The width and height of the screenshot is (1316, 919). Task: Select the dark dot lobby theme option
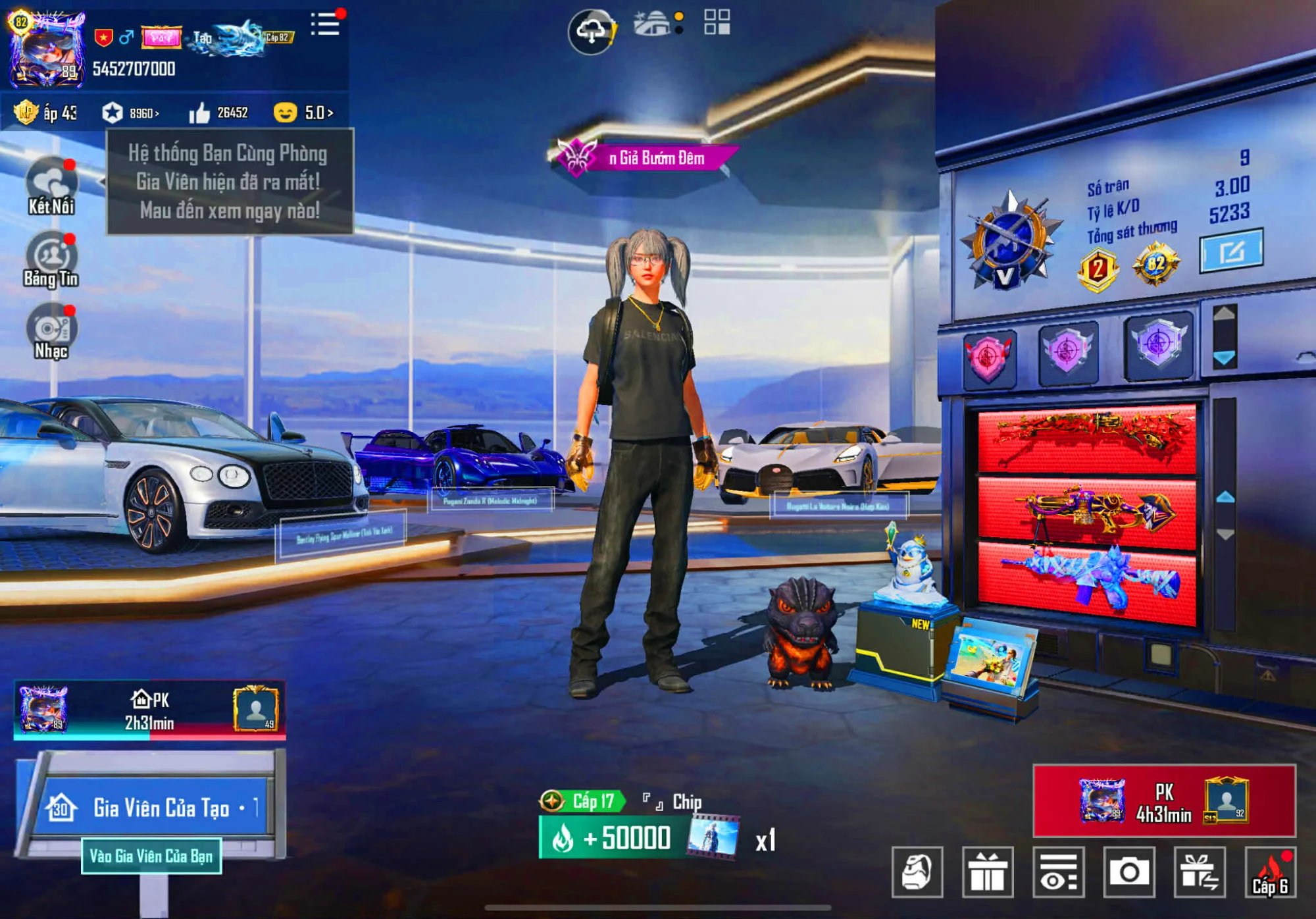tap(678, 29)
